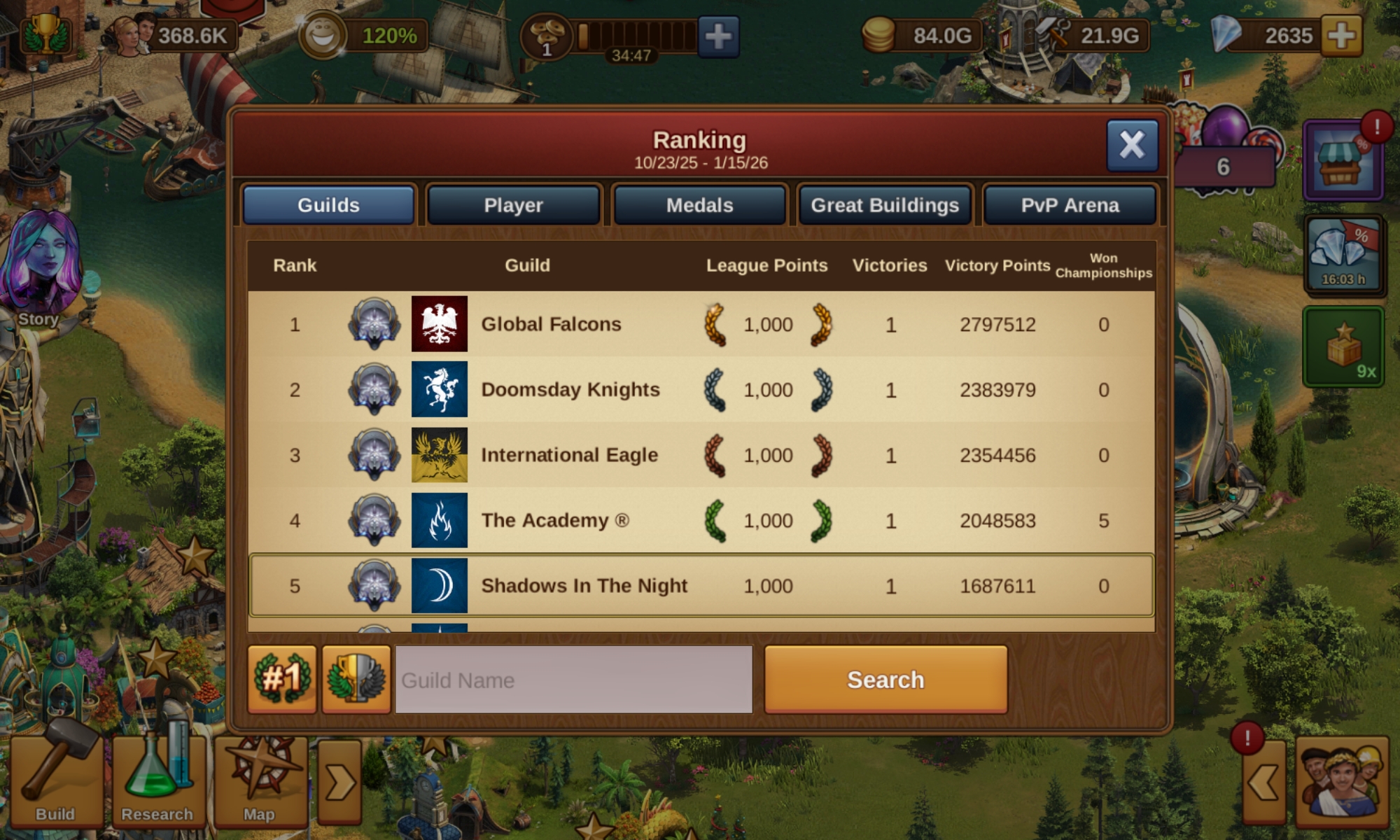Image resolution: width=1400 pixels, height=840 pixels.
Task: Select the Shadows In The Night row
Action: (x=584, y=586)
